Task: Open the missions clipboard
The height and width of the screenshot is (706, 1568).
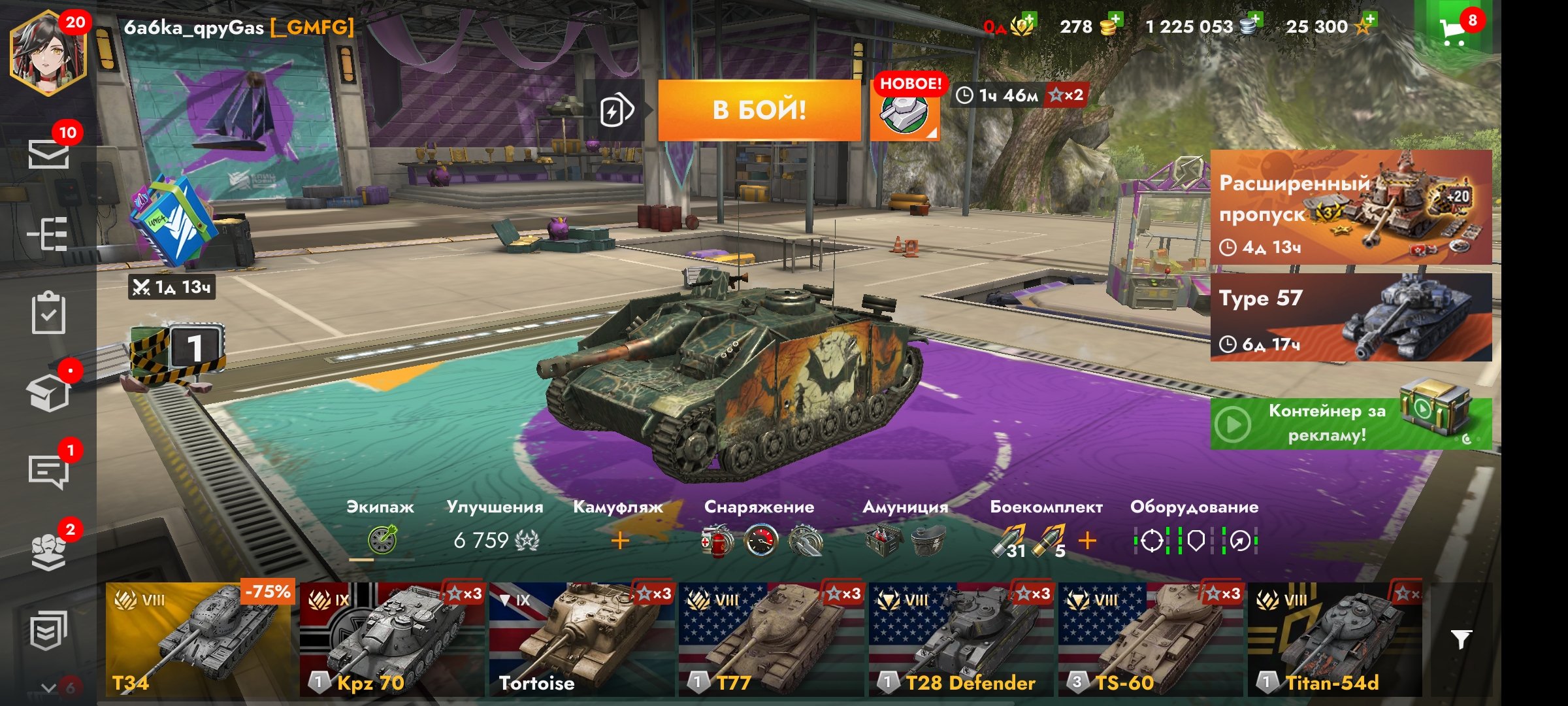Action: pos(49,313)
